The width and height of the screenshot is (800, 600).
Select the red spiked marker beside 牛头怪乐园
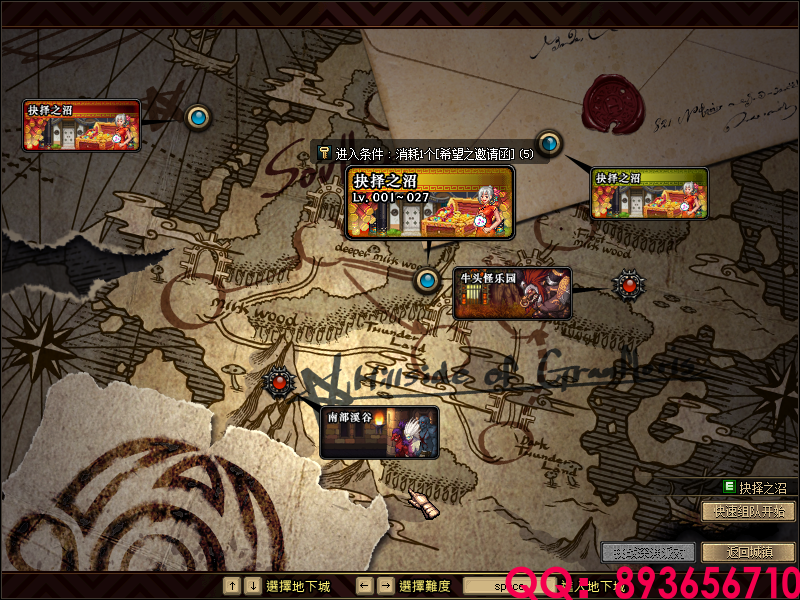(629, 285)
